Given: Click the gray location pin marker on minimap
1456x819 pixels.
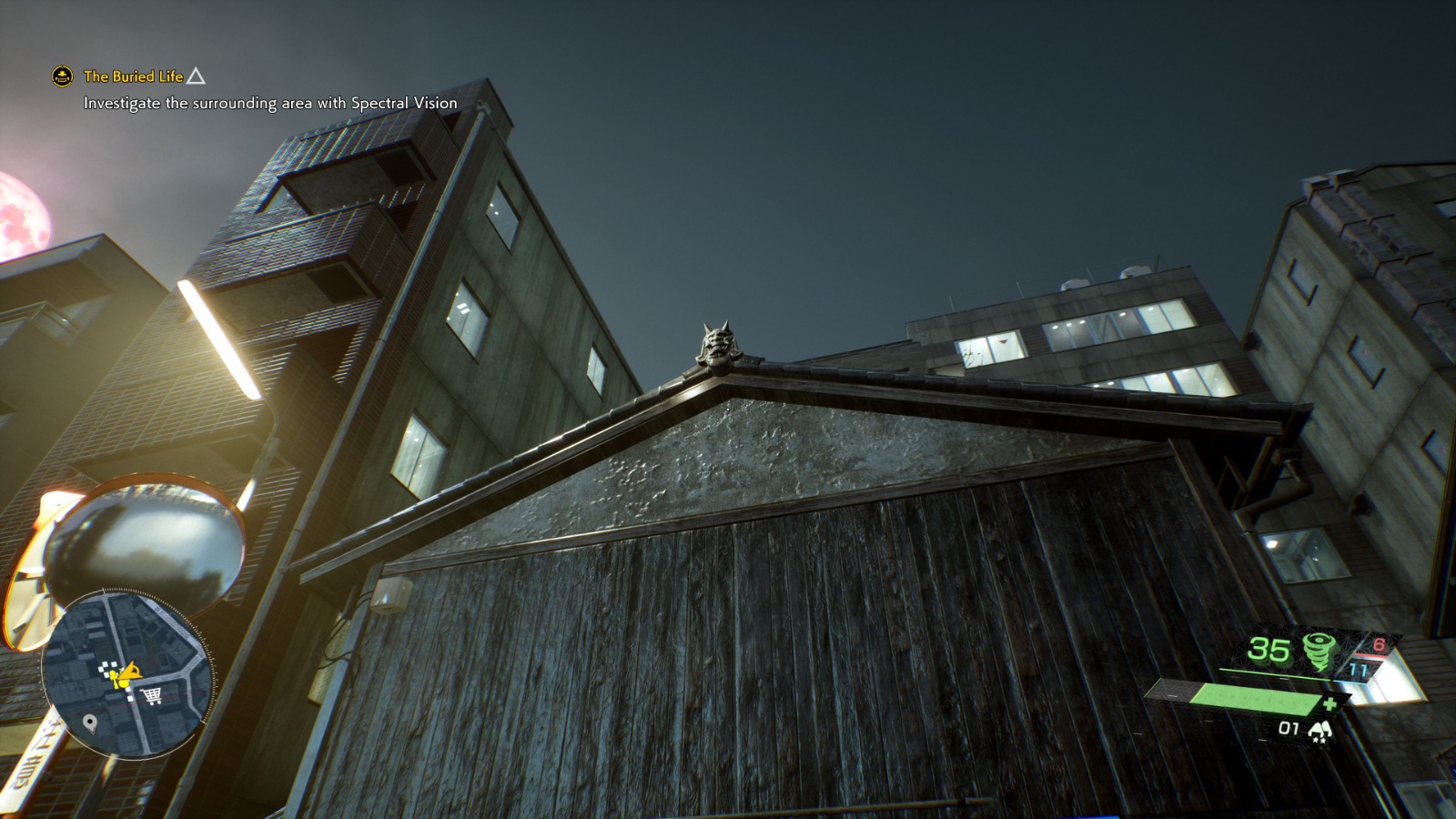Looking at the screenshot, I should 91,723.
